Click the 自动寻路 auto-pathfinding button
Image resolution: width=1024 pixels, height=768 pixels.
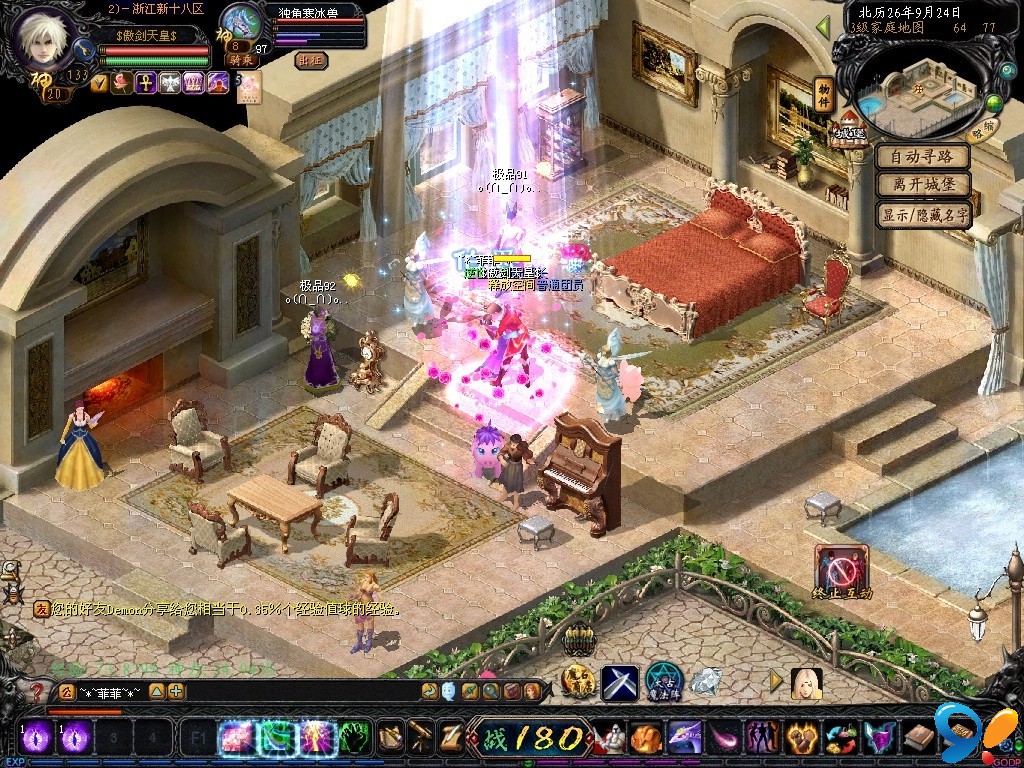pos(923,157)
